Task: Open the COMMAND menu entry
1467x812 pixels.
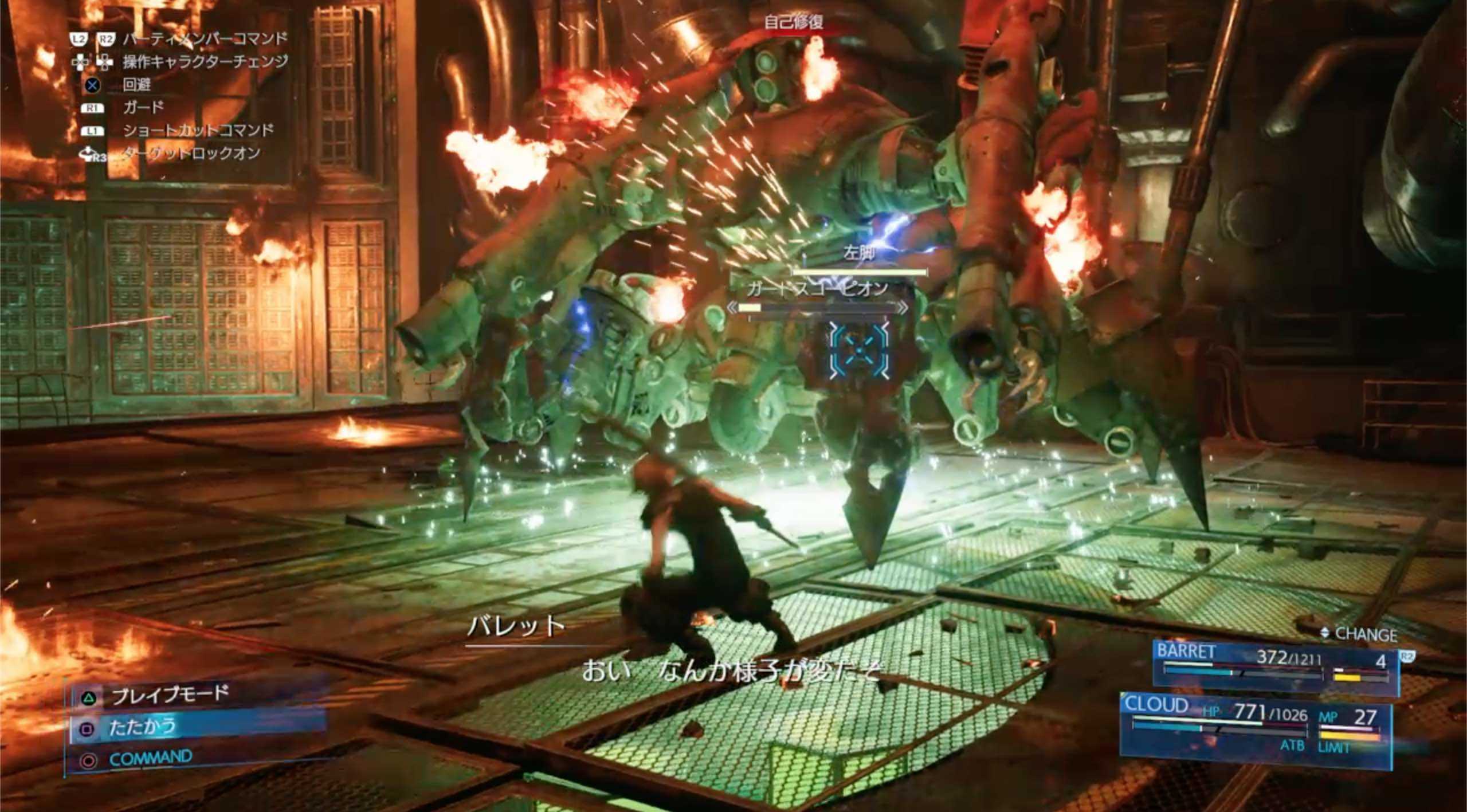Action: (150, 759)
